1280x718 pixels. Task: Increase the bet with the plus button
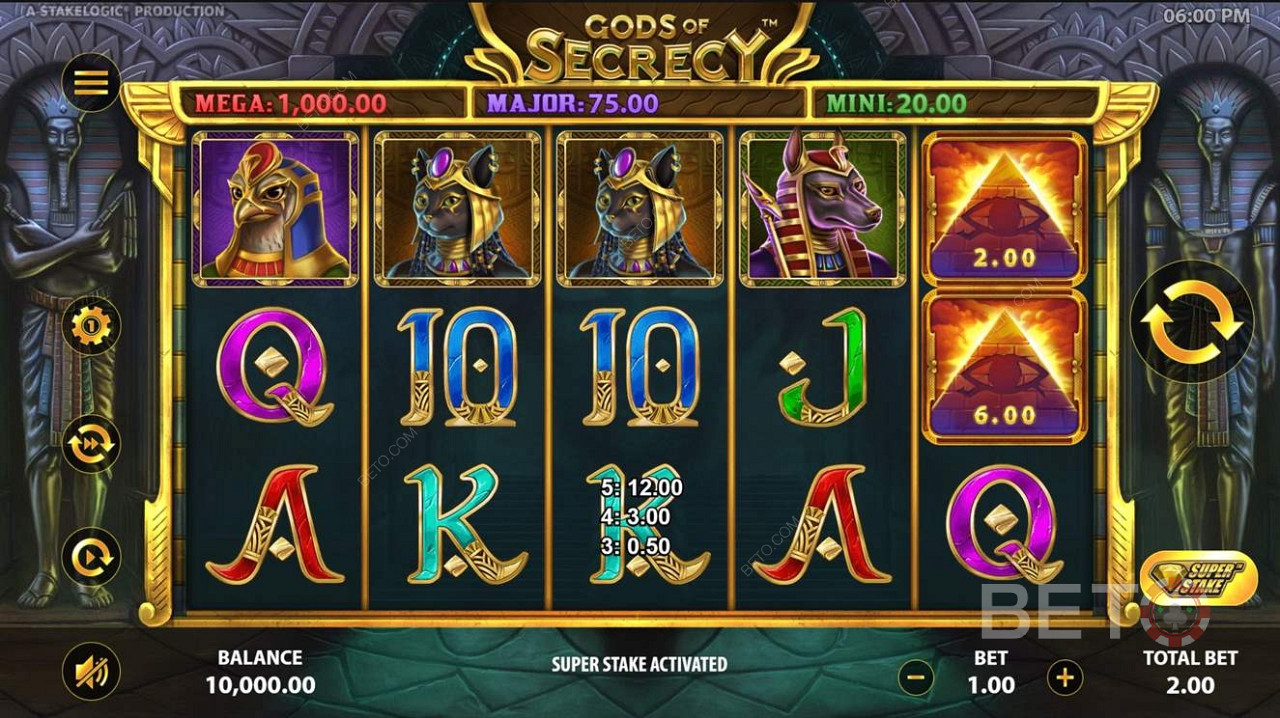tap(1064, 677)
